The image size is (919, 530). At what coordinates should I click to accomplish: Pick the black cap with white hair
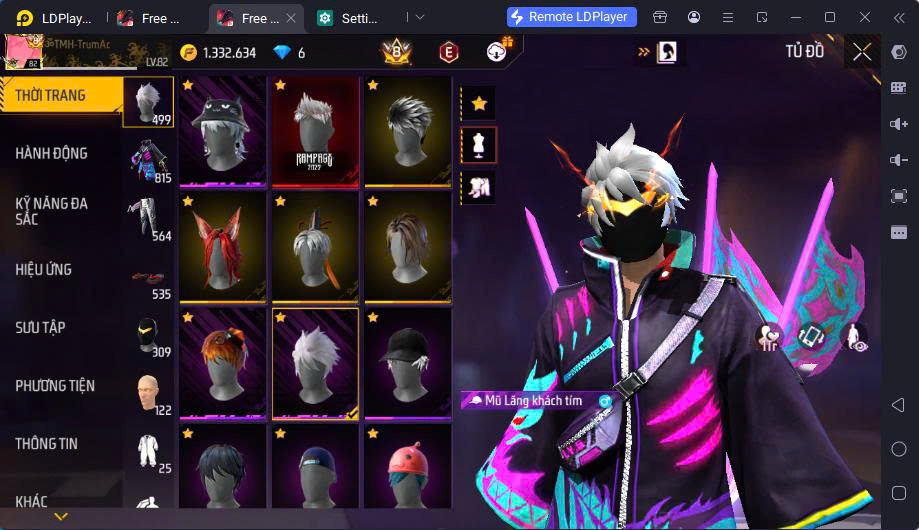(x=407, y=363)
